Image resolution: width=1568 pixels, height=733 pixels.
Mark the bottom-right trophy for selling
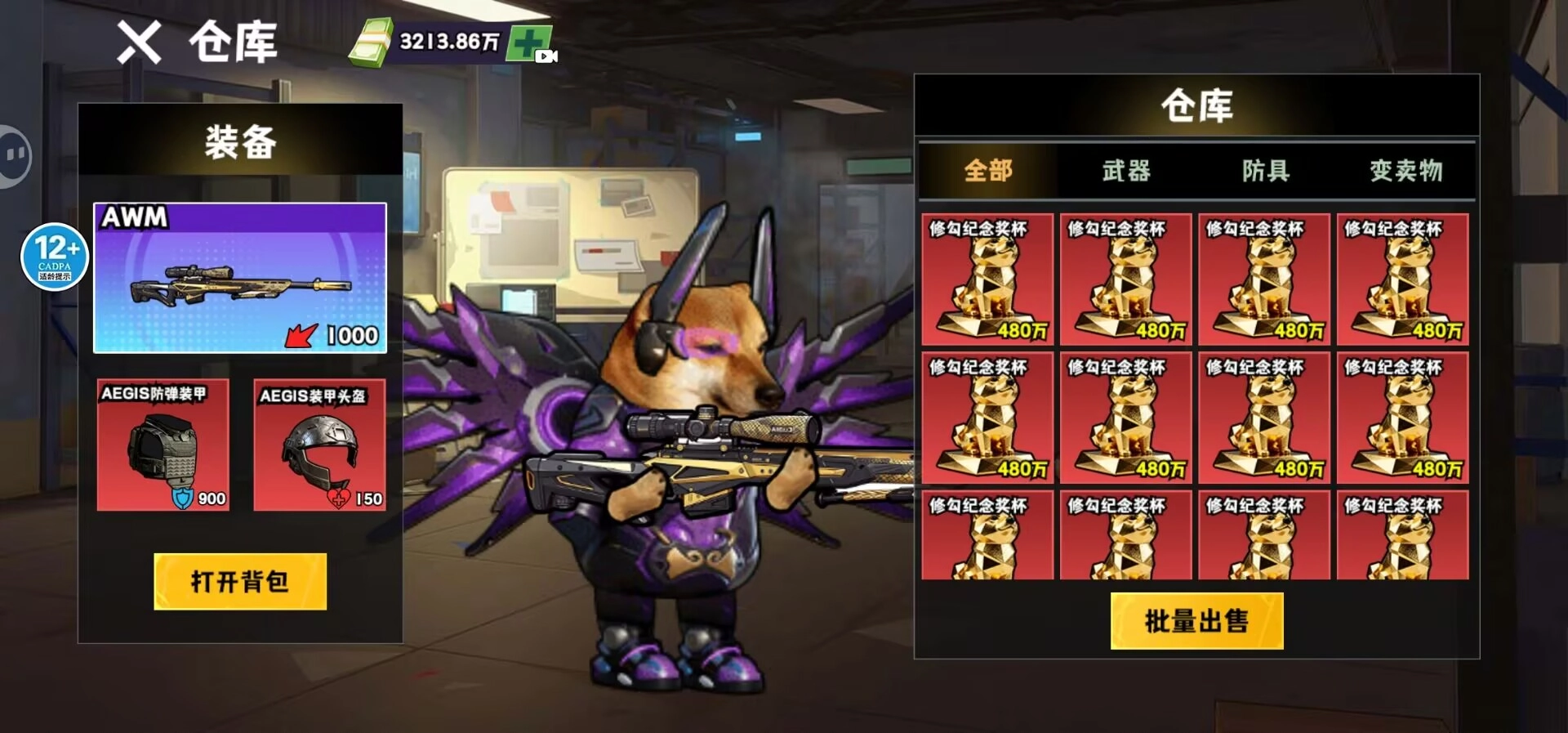point(1402,535)
